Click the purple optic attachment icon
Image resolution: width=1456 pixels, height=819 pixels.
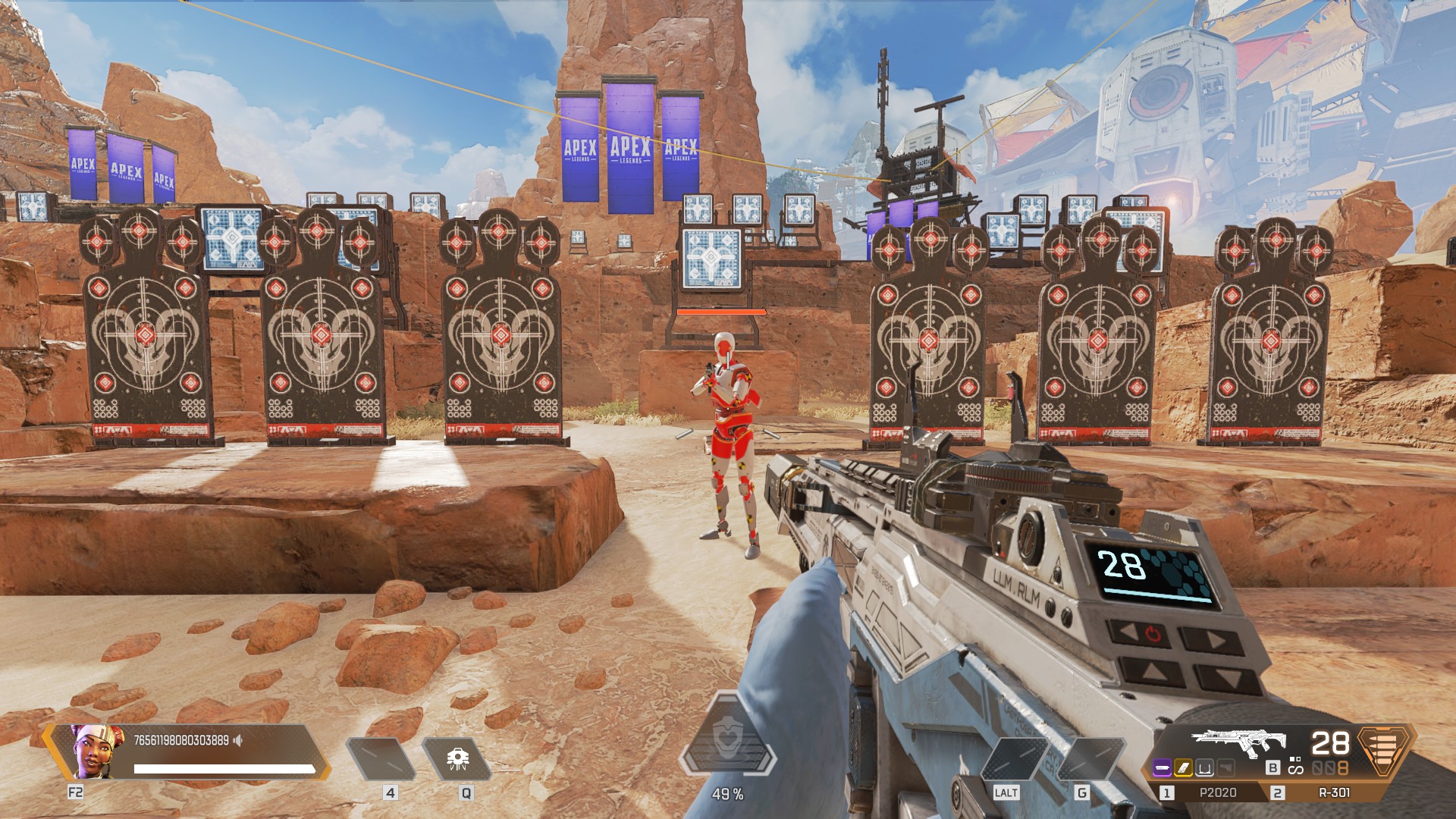click(1163, 767)
